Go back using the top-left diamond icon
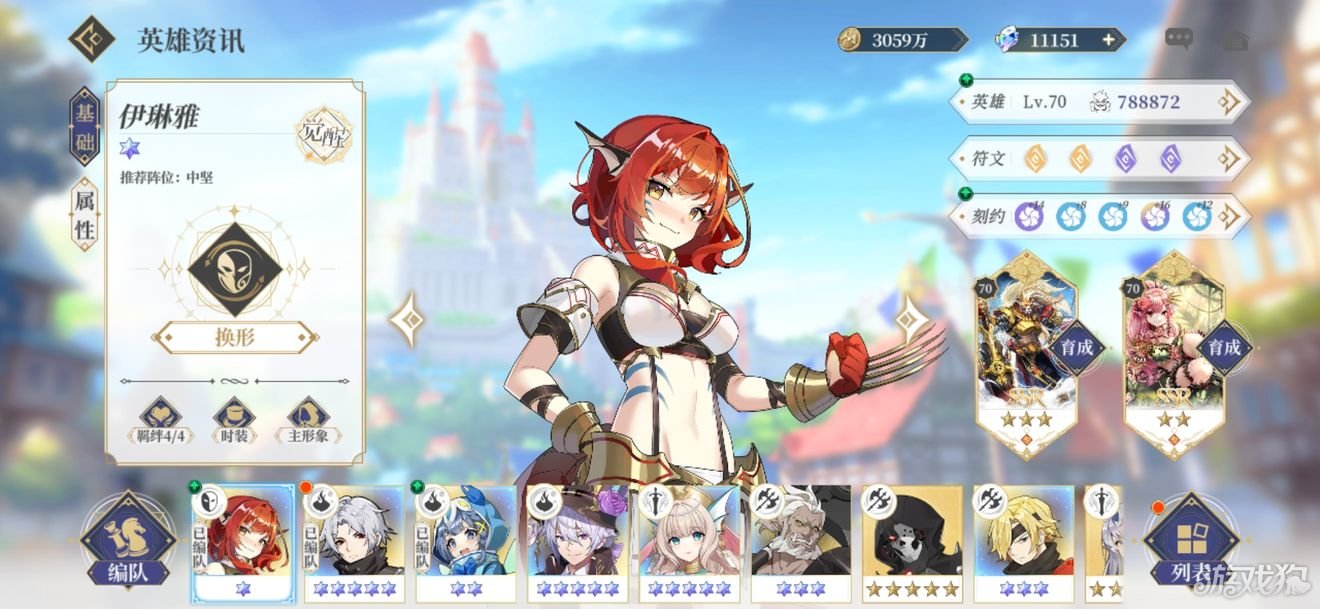 click(x=91, y=39)
